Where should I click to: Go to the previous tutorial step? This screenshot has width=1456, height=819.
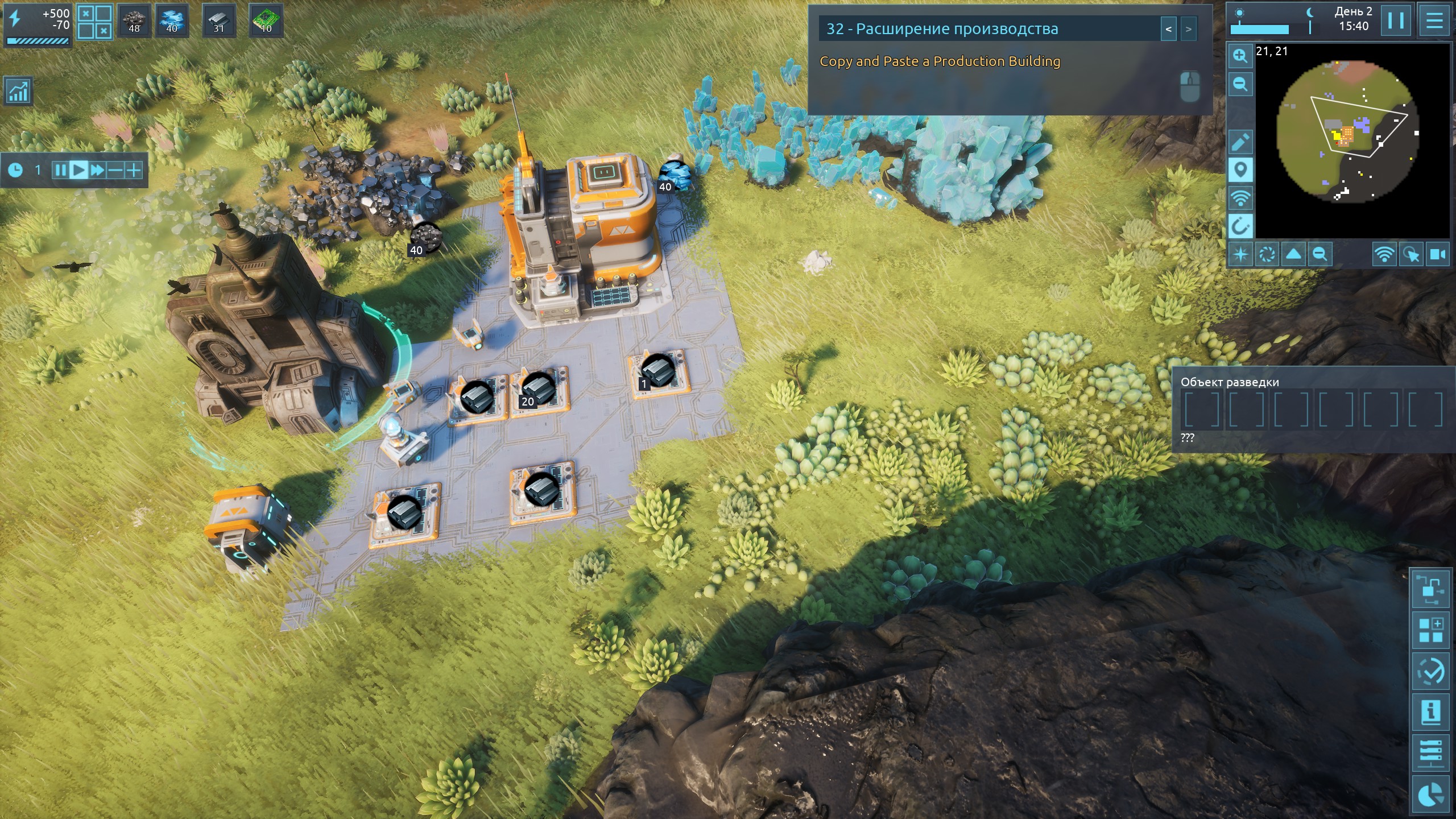tap(1168, 29)
